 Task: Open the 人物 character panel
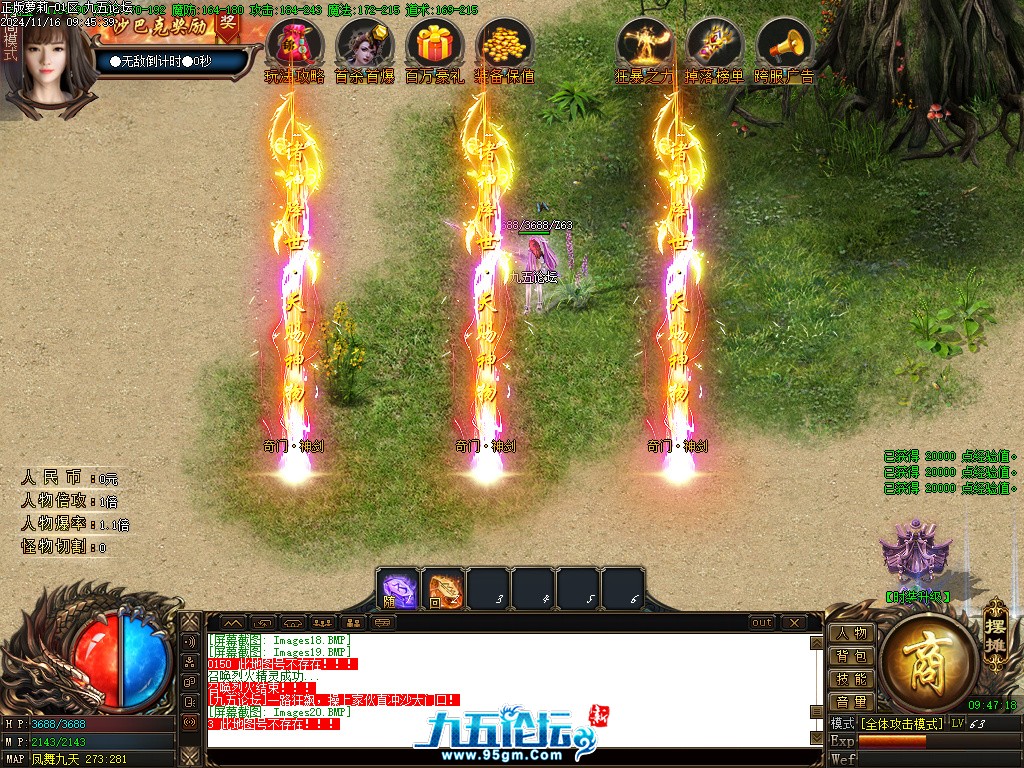tap(852, 633)
